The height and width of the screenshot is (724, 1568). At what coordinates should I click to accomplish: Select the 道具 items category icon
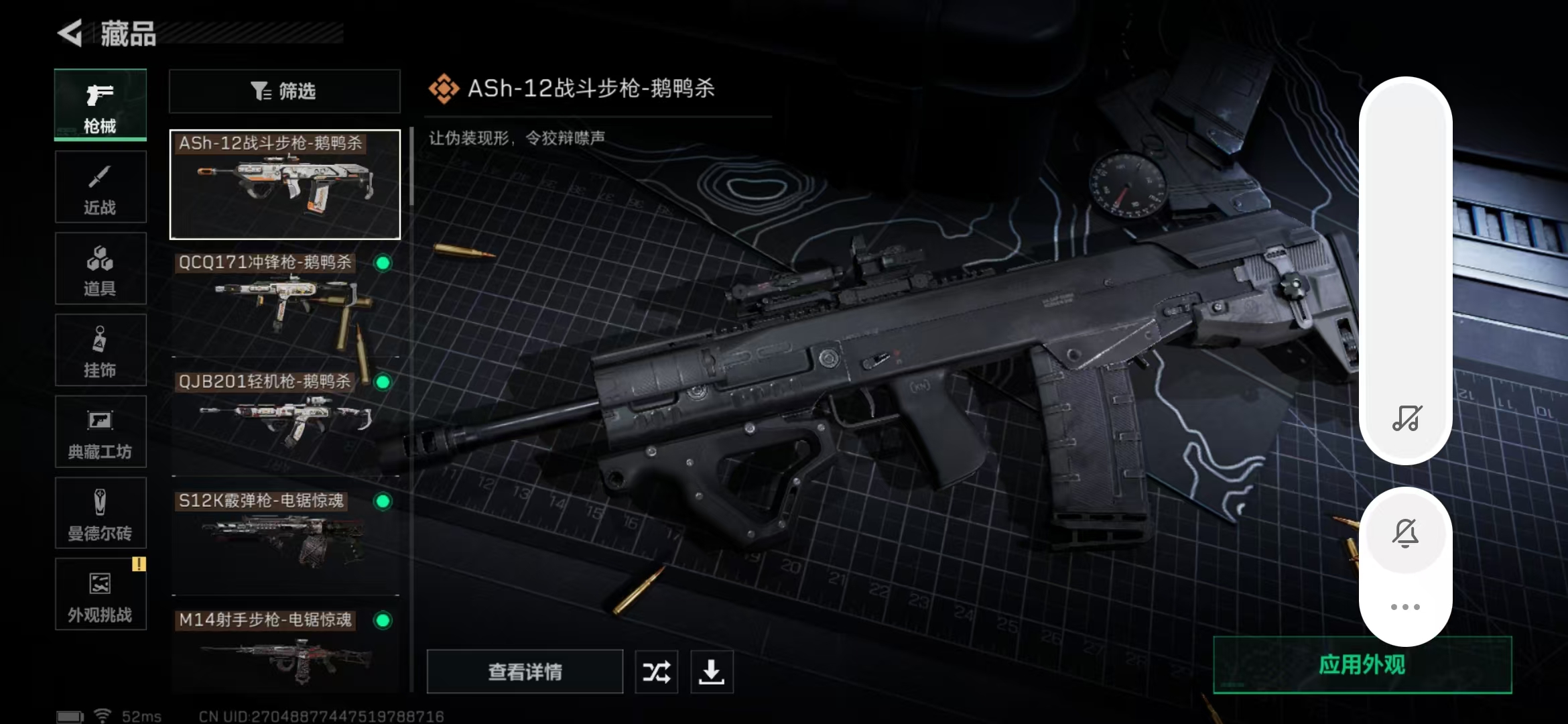[100, 268]
